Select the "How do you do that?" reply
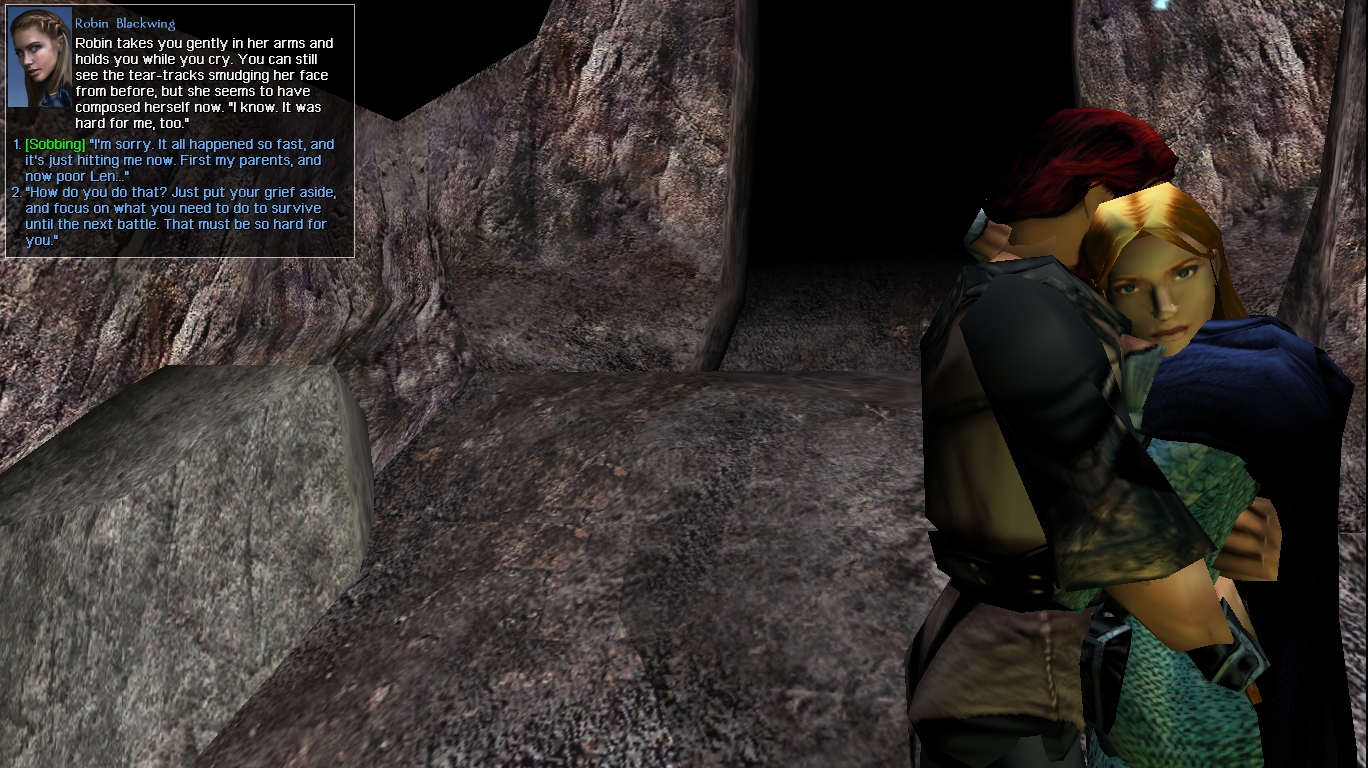This screenshot has height=768, width=1368. 178,216
